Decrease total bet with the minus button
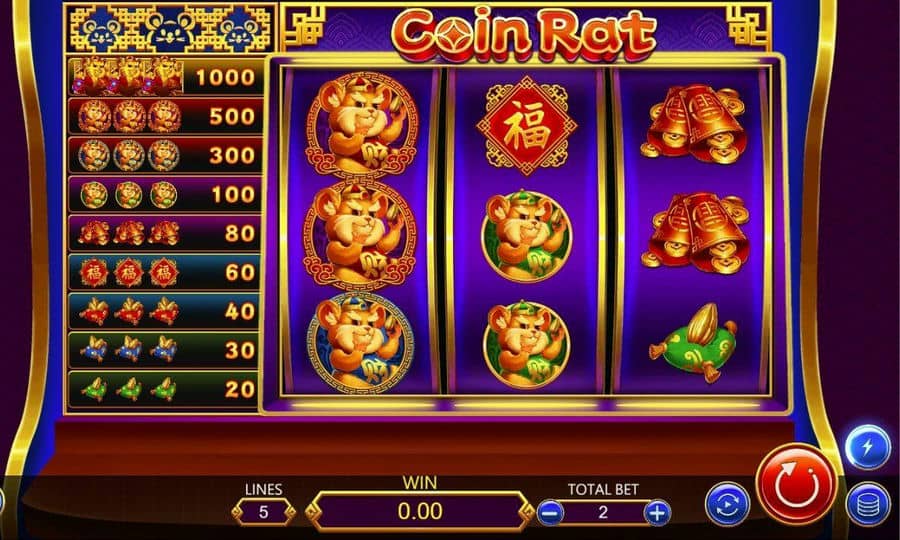The width and height of the screenshot is (900, 540). (550, 513)
